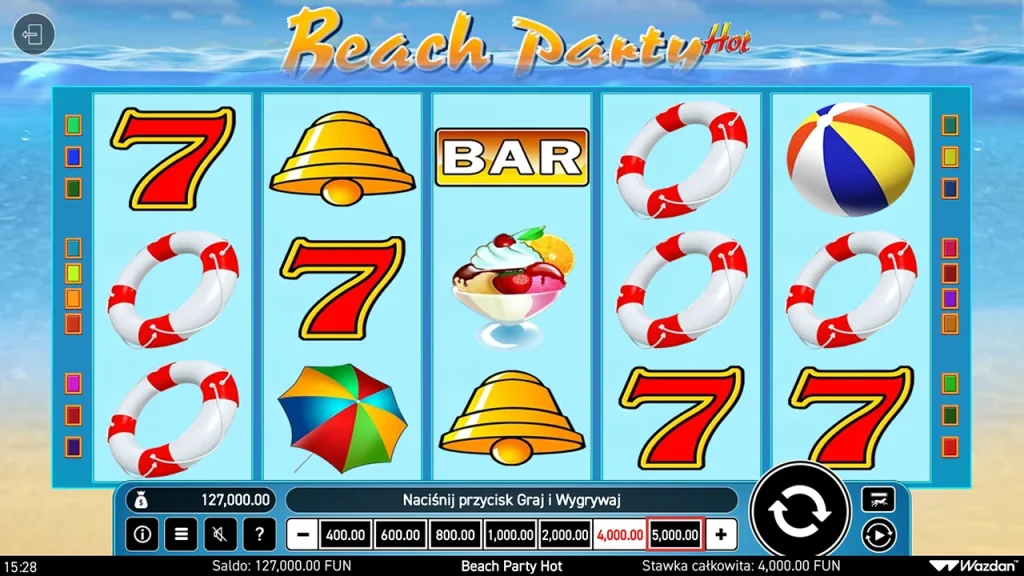The width and height of the screenshot is (1024, 576).
Task: Decrease the bet with the minus button
Action: [x=302, y=535]
